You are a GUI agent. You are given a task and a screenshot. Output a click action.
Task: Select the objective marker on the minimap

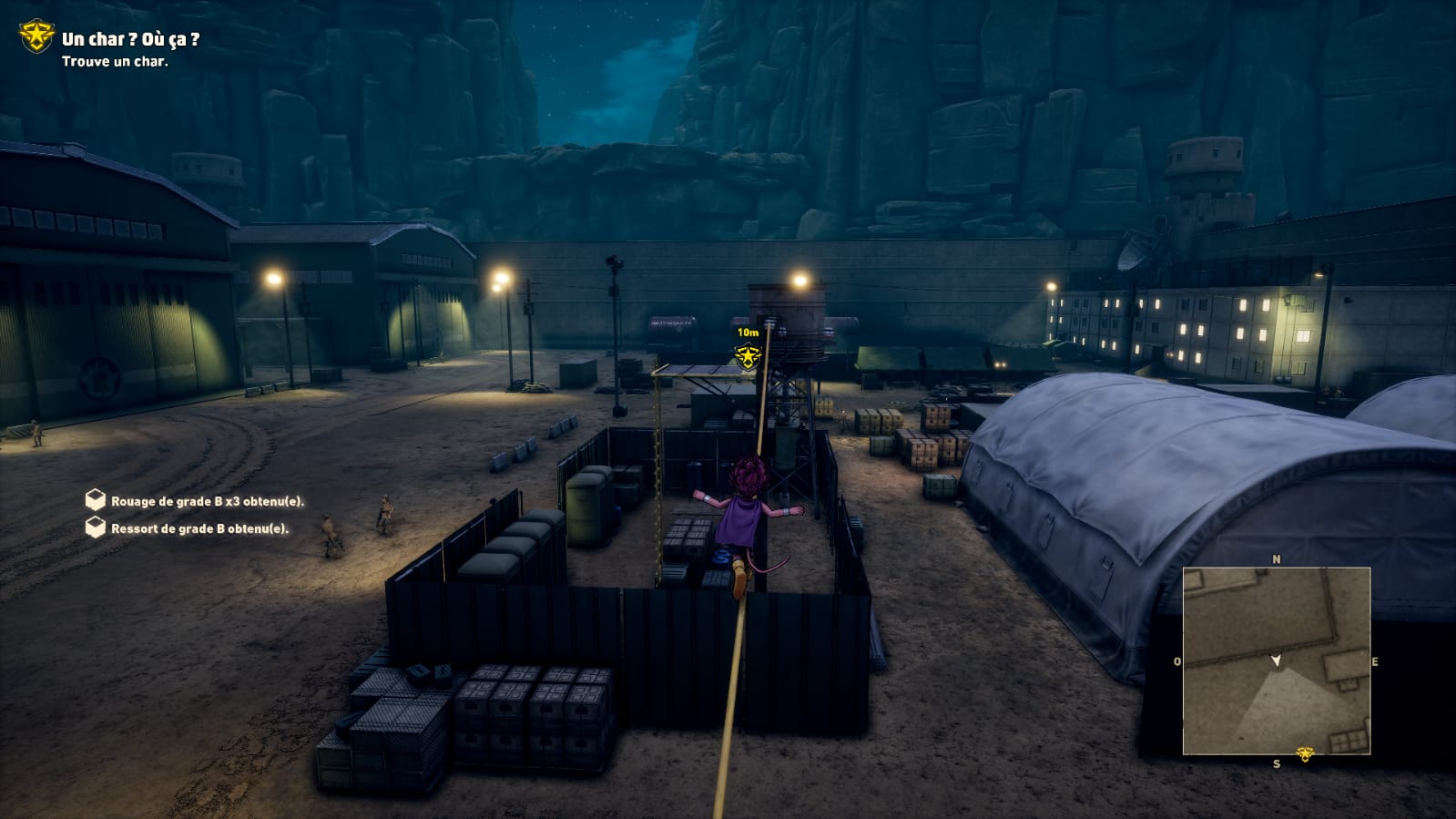coord(1305,754)
